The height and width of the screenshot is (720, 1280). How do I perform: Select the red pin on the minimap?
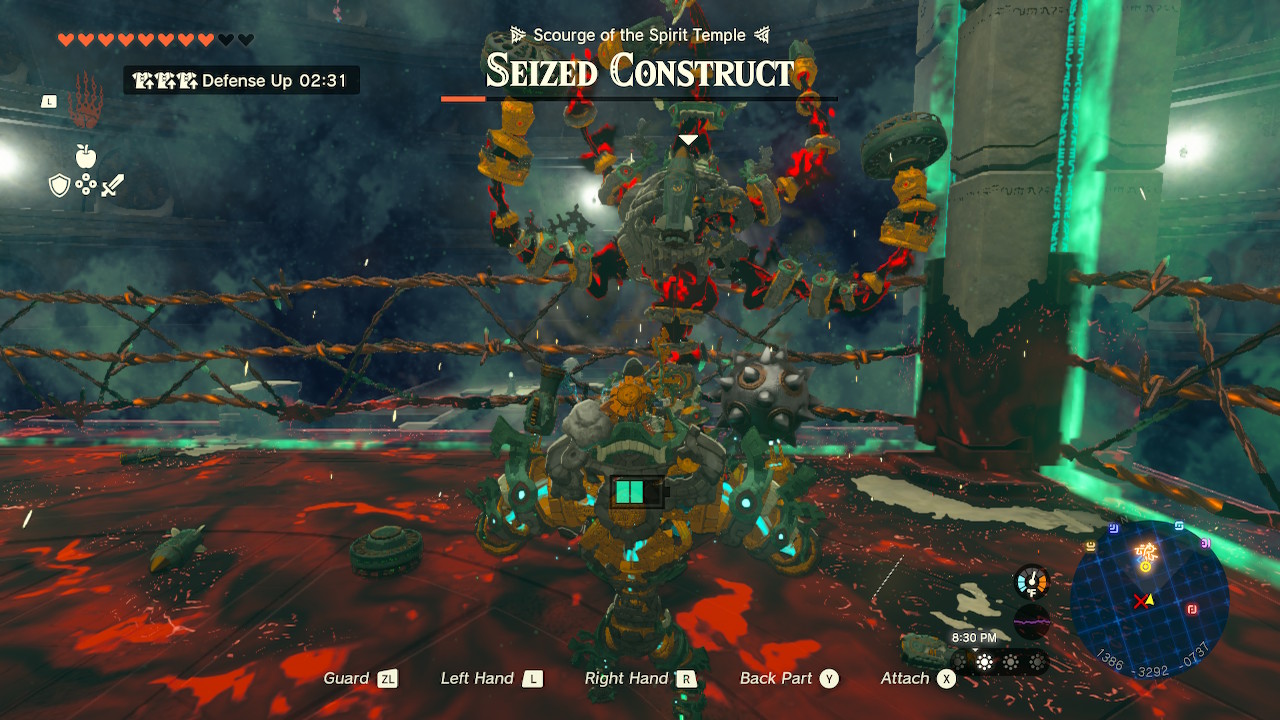(x=1192, y=609)
